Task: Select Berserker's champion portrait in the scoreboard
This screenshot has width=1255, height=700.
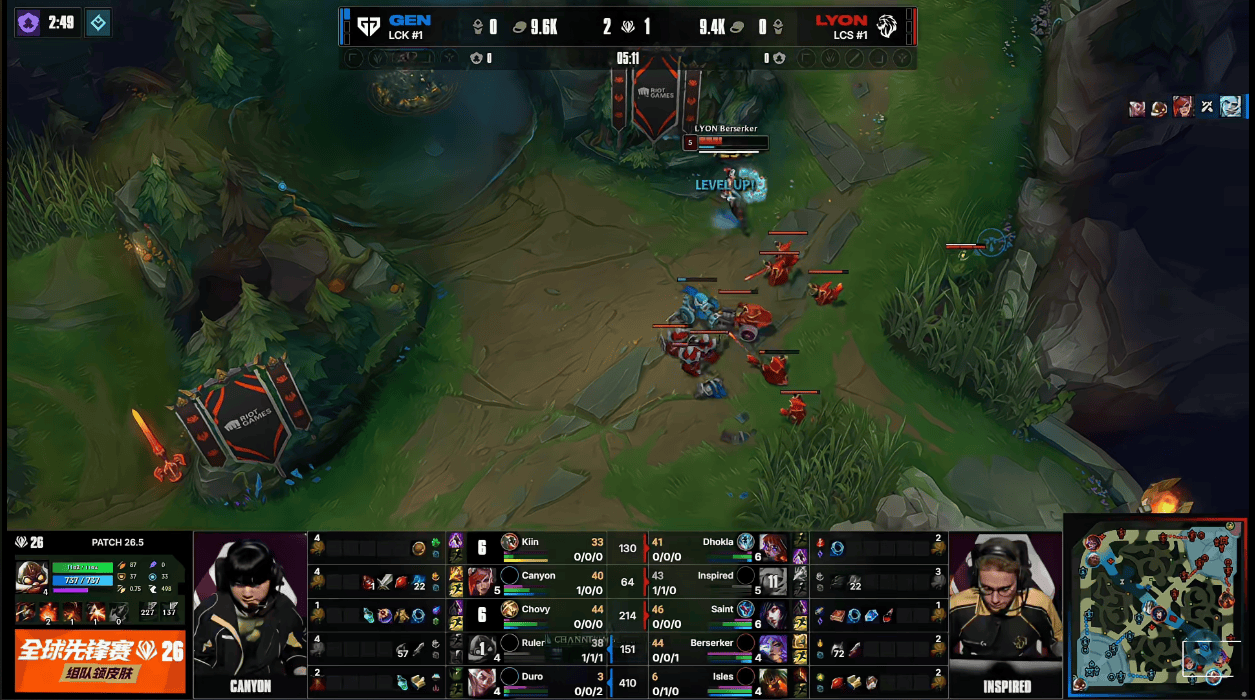Action: coord(773,650)
